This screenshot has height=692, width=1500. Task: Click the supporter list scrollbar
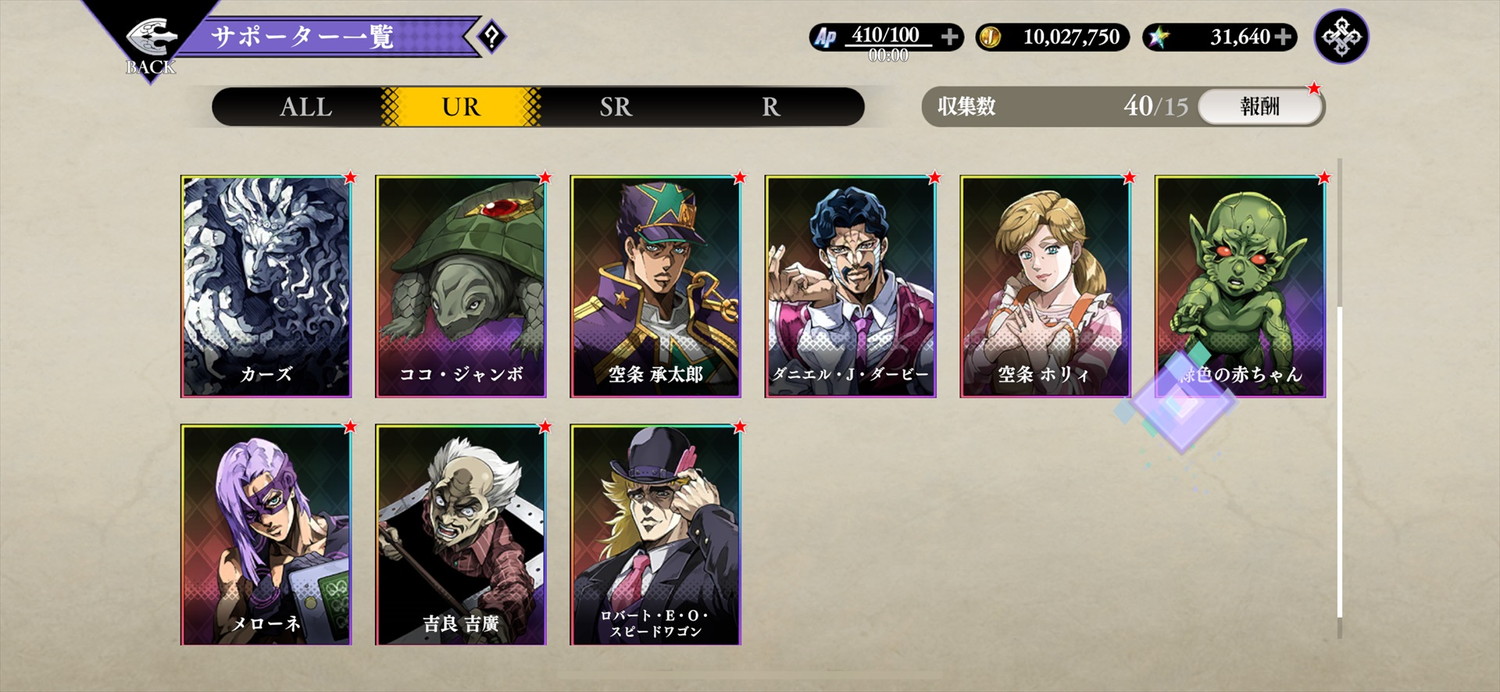tap(1340, 460)
